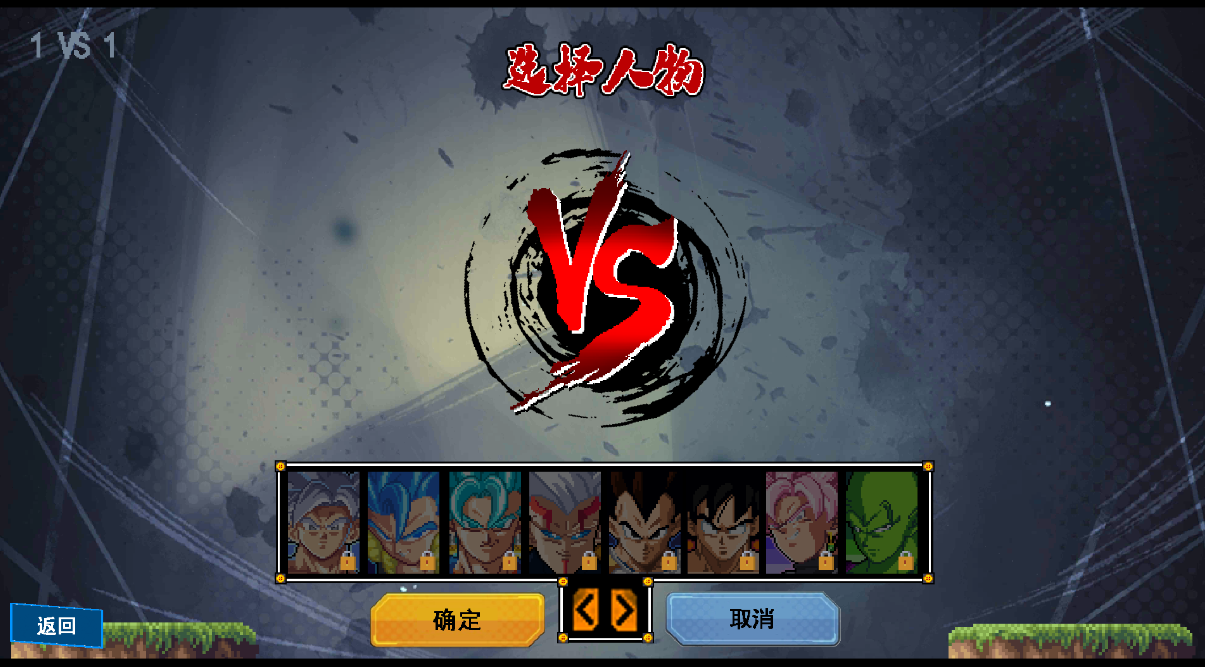1205x667 pixels.
Task: Choose the green Piccolo portrait
Action: [x=881, y=522]
